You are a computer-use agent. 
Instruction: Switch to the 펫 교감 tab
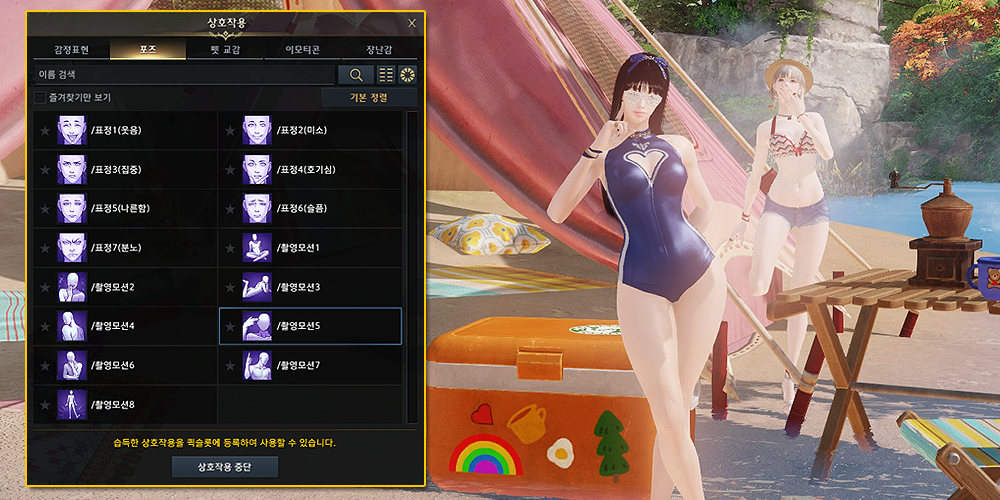point(224,50)
